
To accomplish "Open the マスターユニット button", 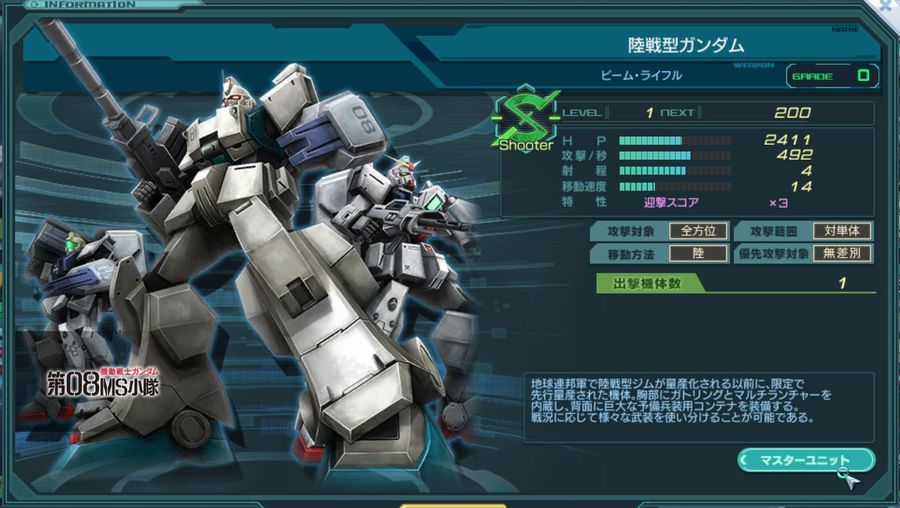I will (805, 460).
